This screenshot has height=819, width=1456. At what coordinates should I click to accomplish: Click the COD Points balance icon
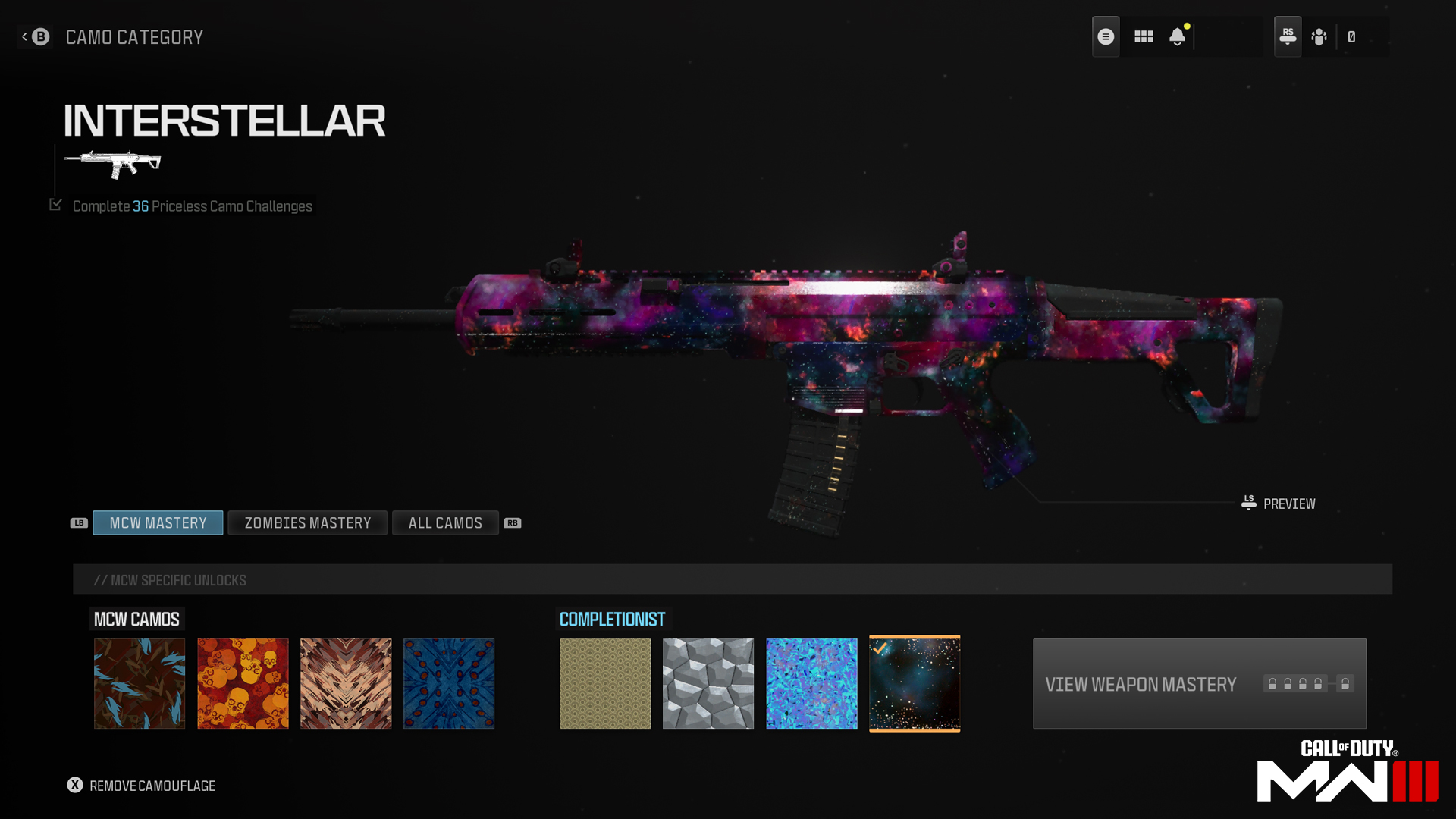[1352, 36]
